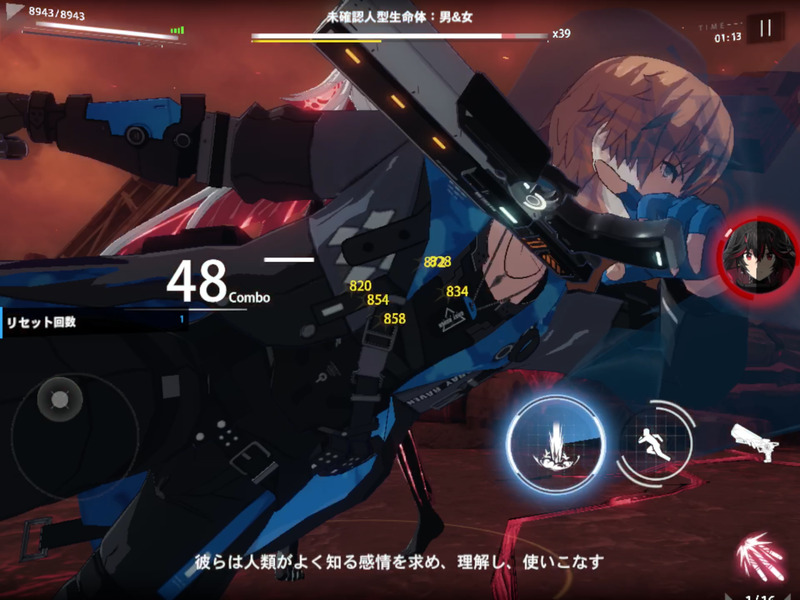Activate the ground-burst attack skill
800x600 pixels.
point(555,440)
